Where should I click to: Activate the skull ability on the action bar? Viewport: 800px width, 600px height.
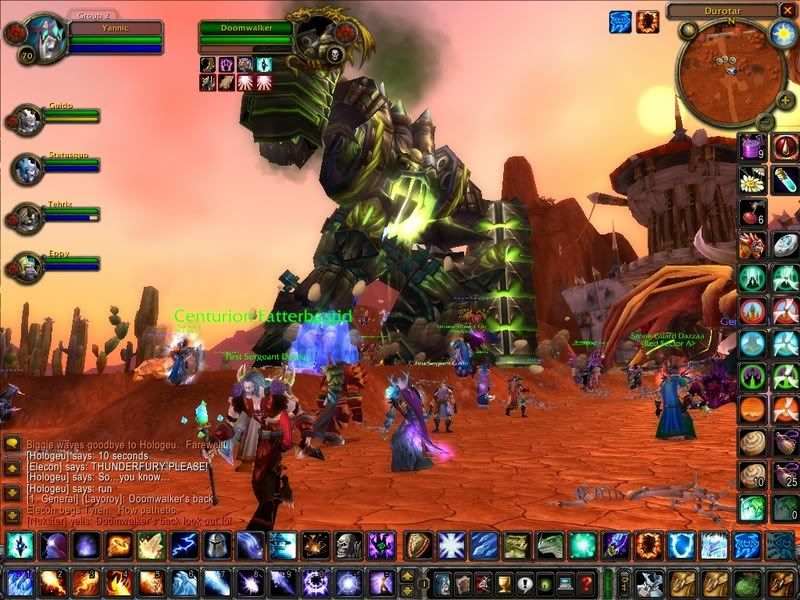(347, 545)
